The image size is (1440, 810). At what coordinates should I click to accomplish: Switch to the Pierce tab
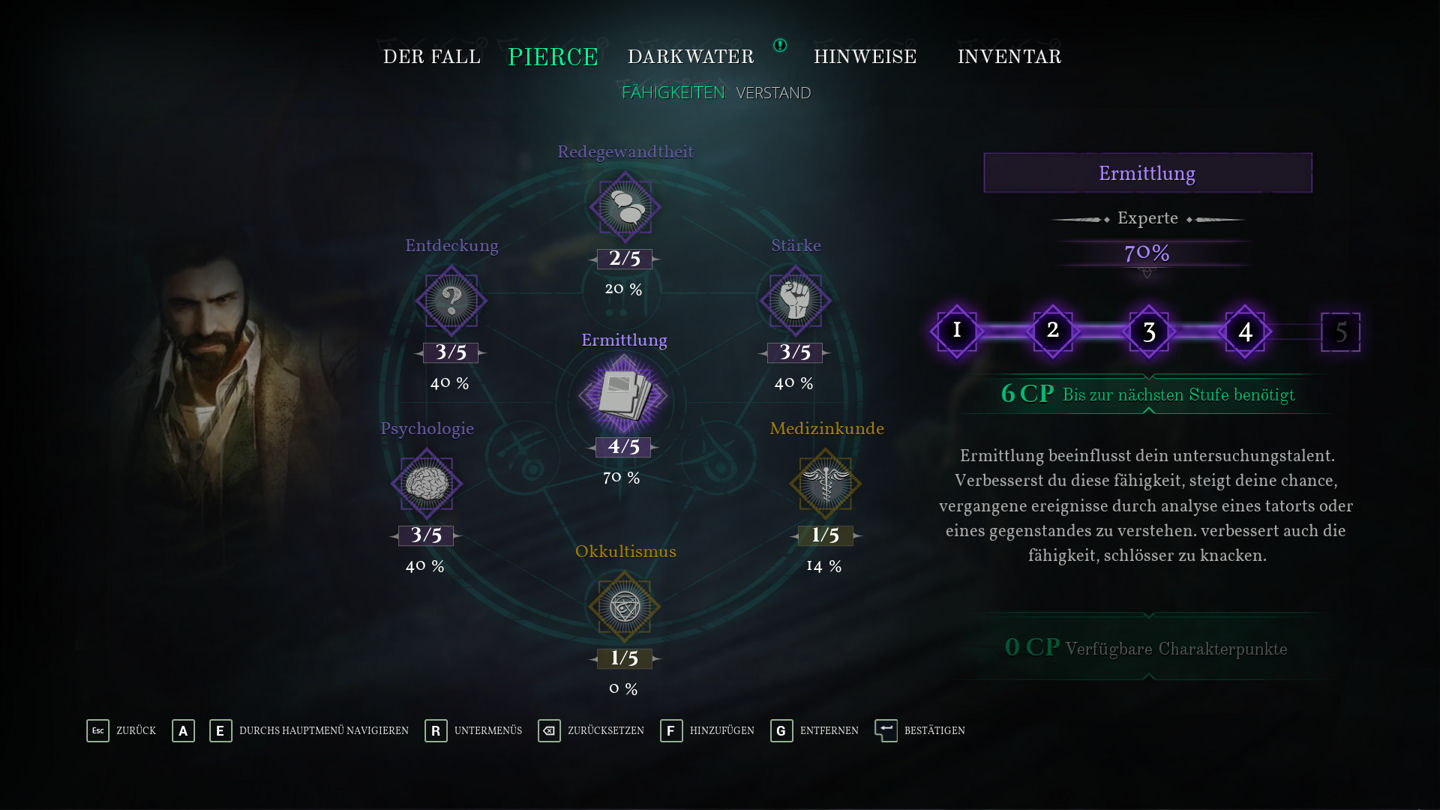point(553,57)
